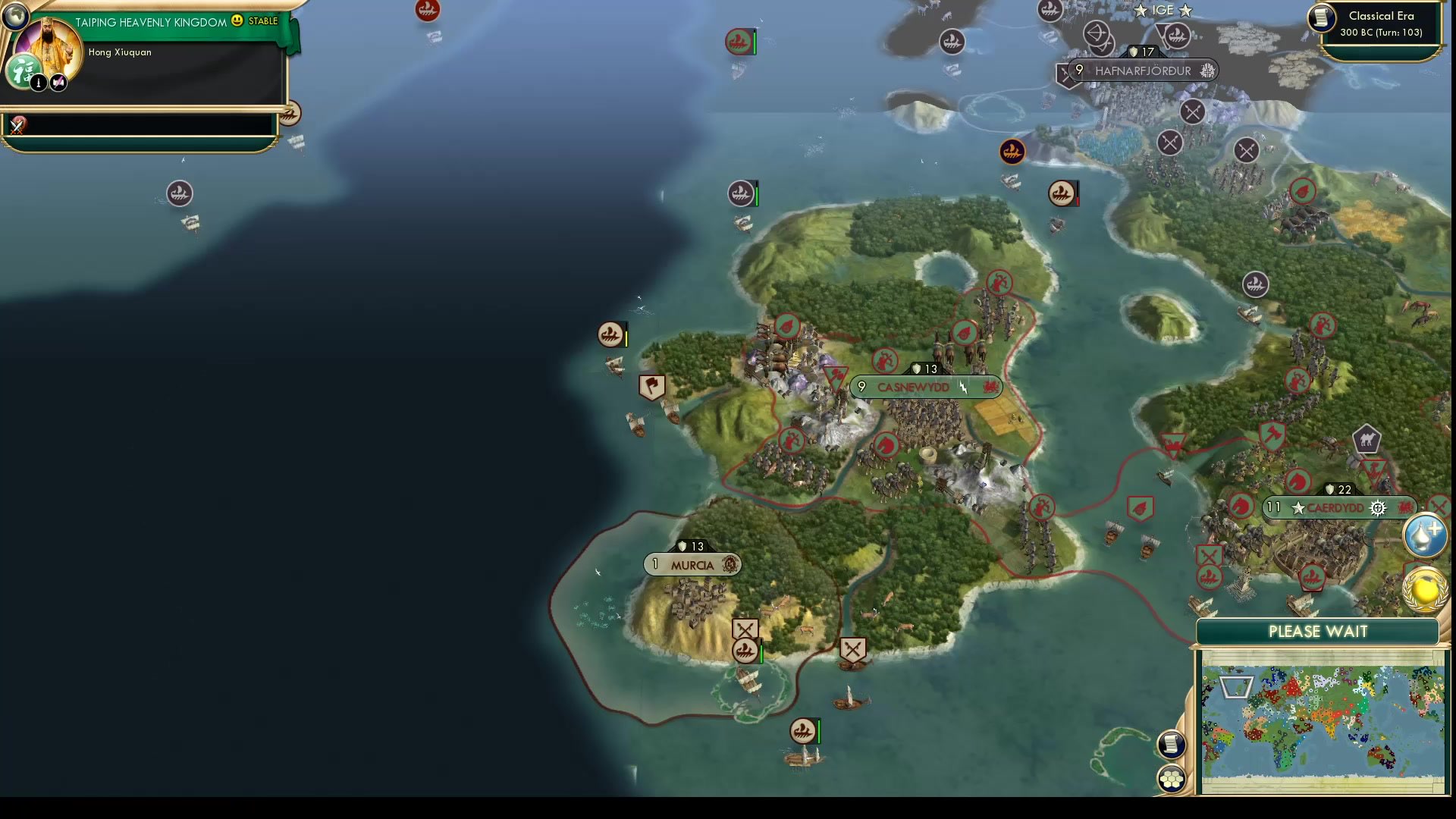This screenshot has width=1456, height=819.
Task: Click the white flag peace toggle near portrait
Action: point(58,83)
